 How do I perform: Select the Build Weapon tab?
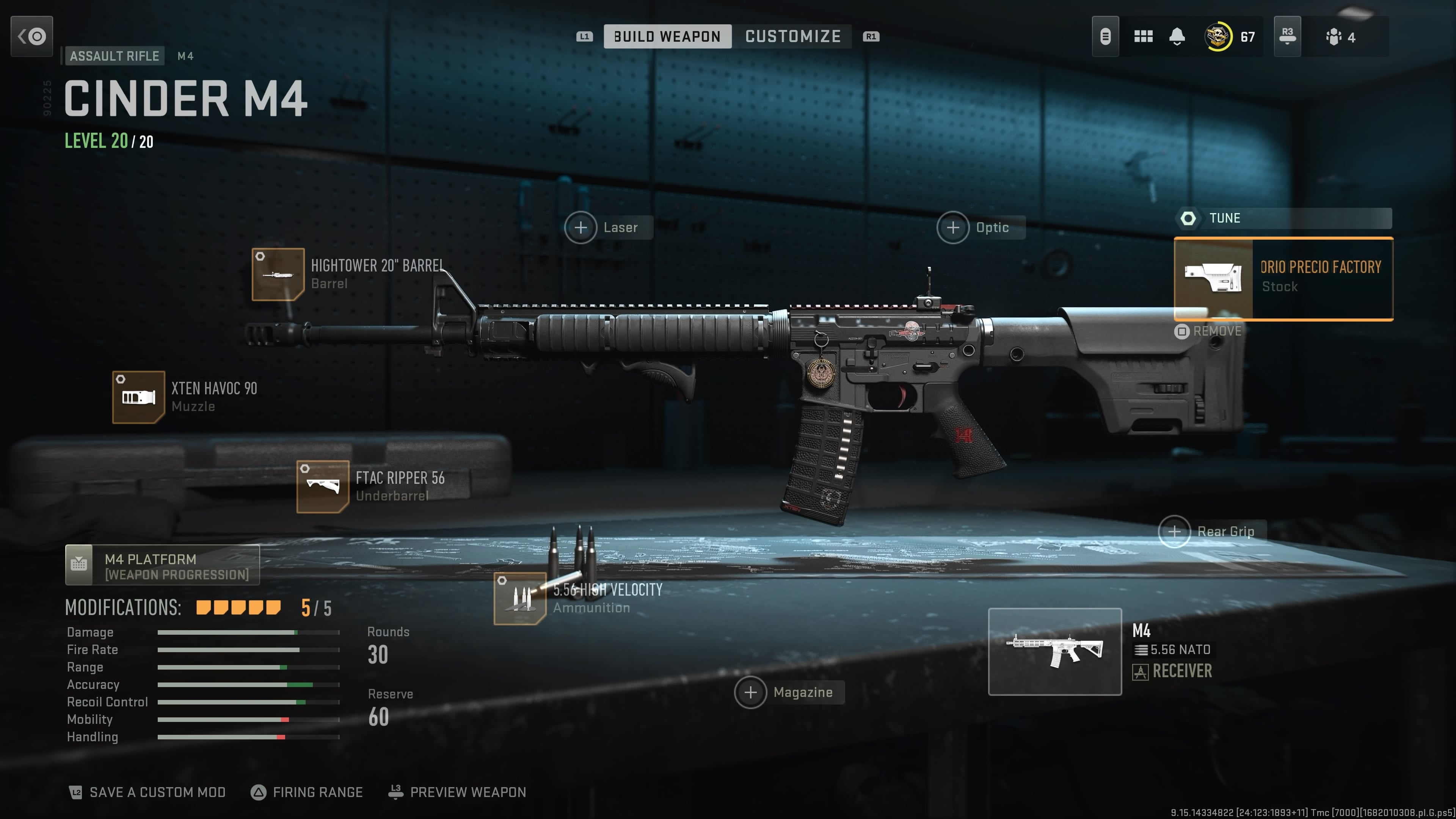(x=667, y=37)
